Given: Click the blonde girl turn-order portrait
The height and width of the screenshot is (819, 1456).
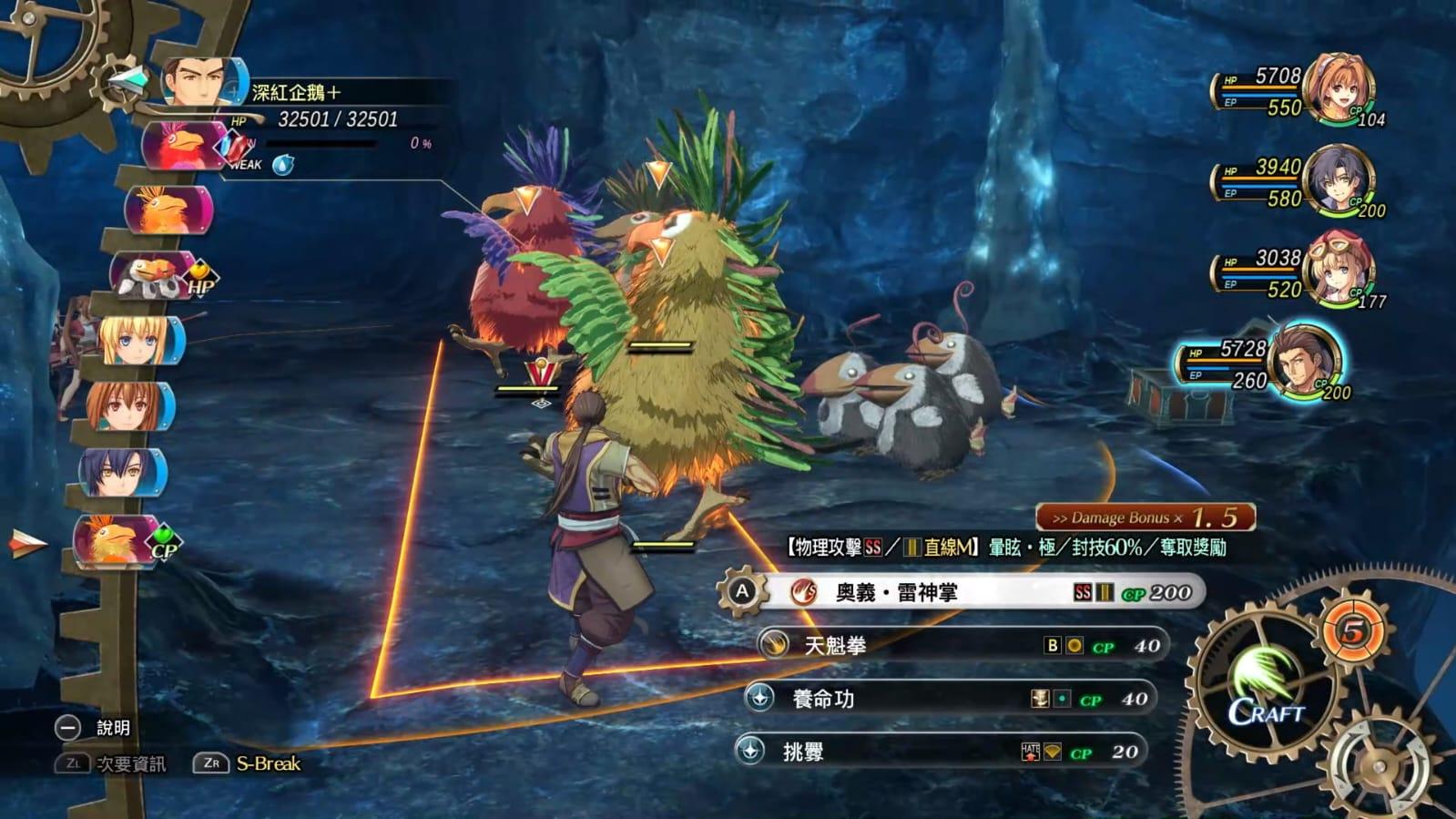Looking at the screenshot, I should pyautogui.click(x=137, y=342).
